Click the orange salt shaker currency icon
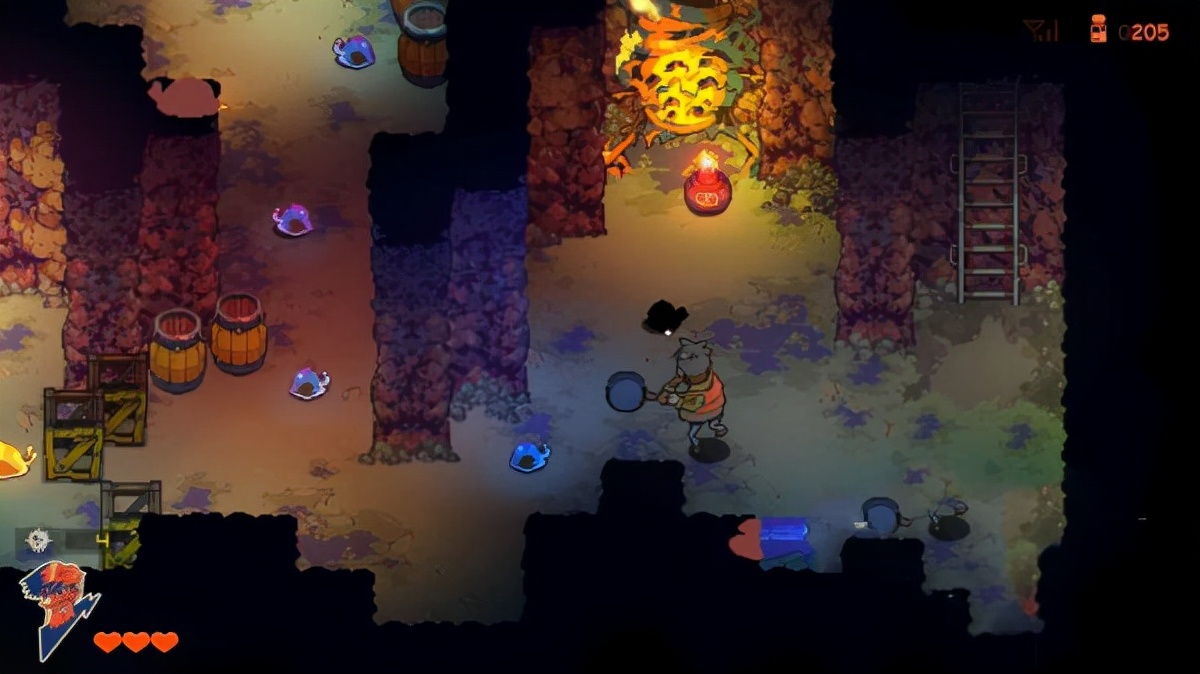The image size is (1200, 674). point(1098,30)
